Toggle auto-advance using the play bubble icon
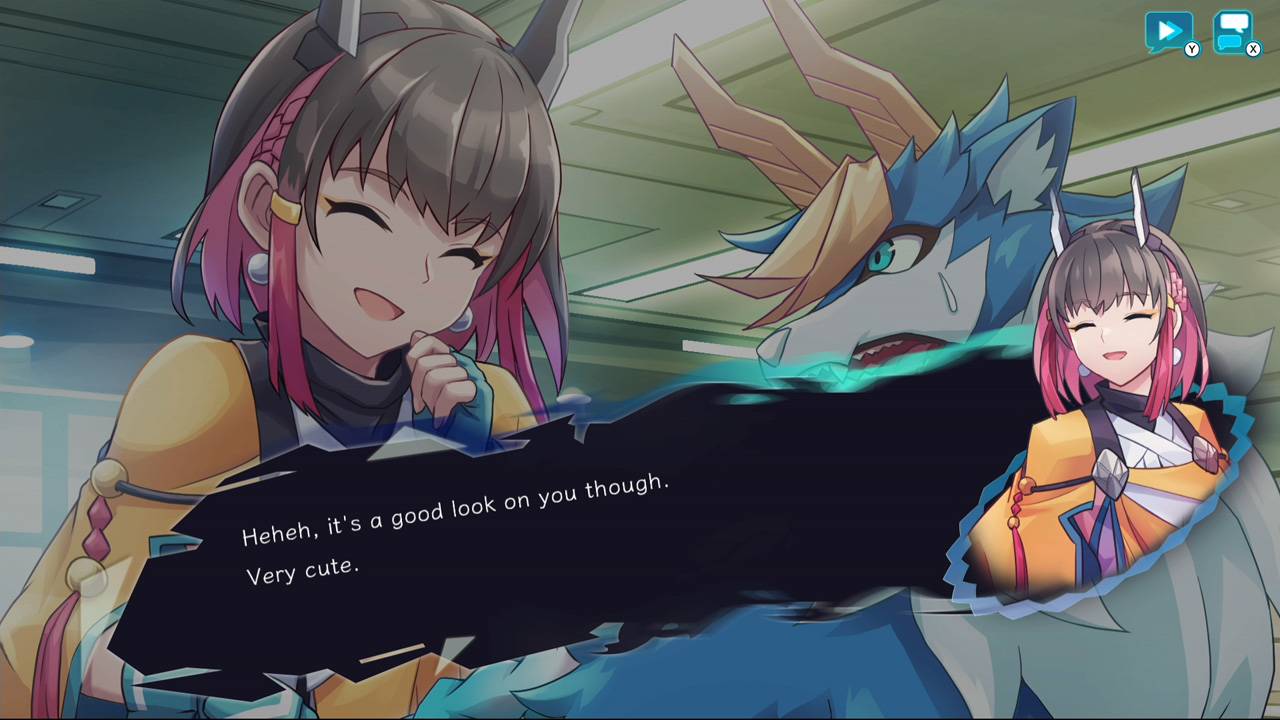 tap(1168, 30)
